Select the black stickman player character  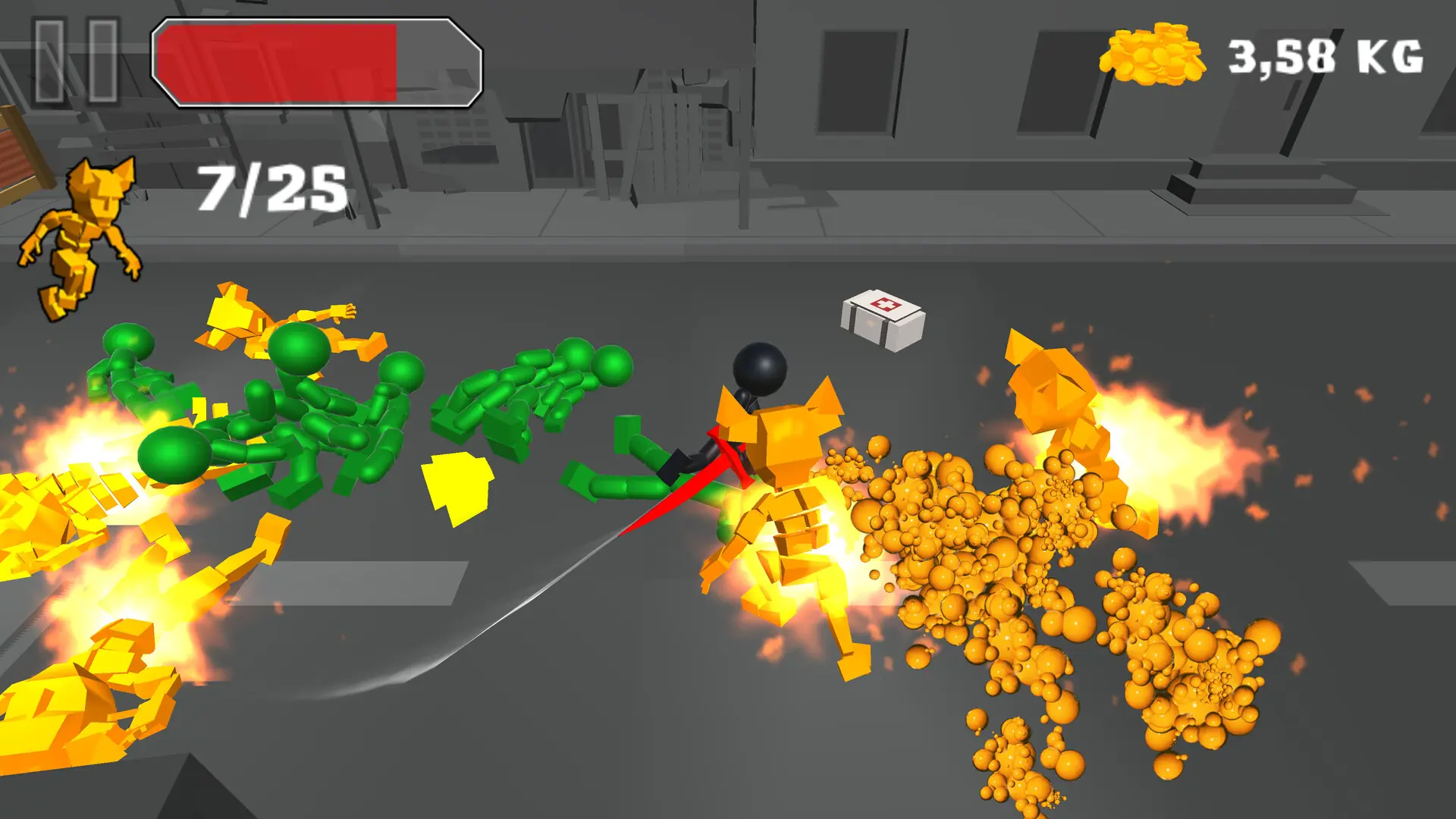click(758, 372)
